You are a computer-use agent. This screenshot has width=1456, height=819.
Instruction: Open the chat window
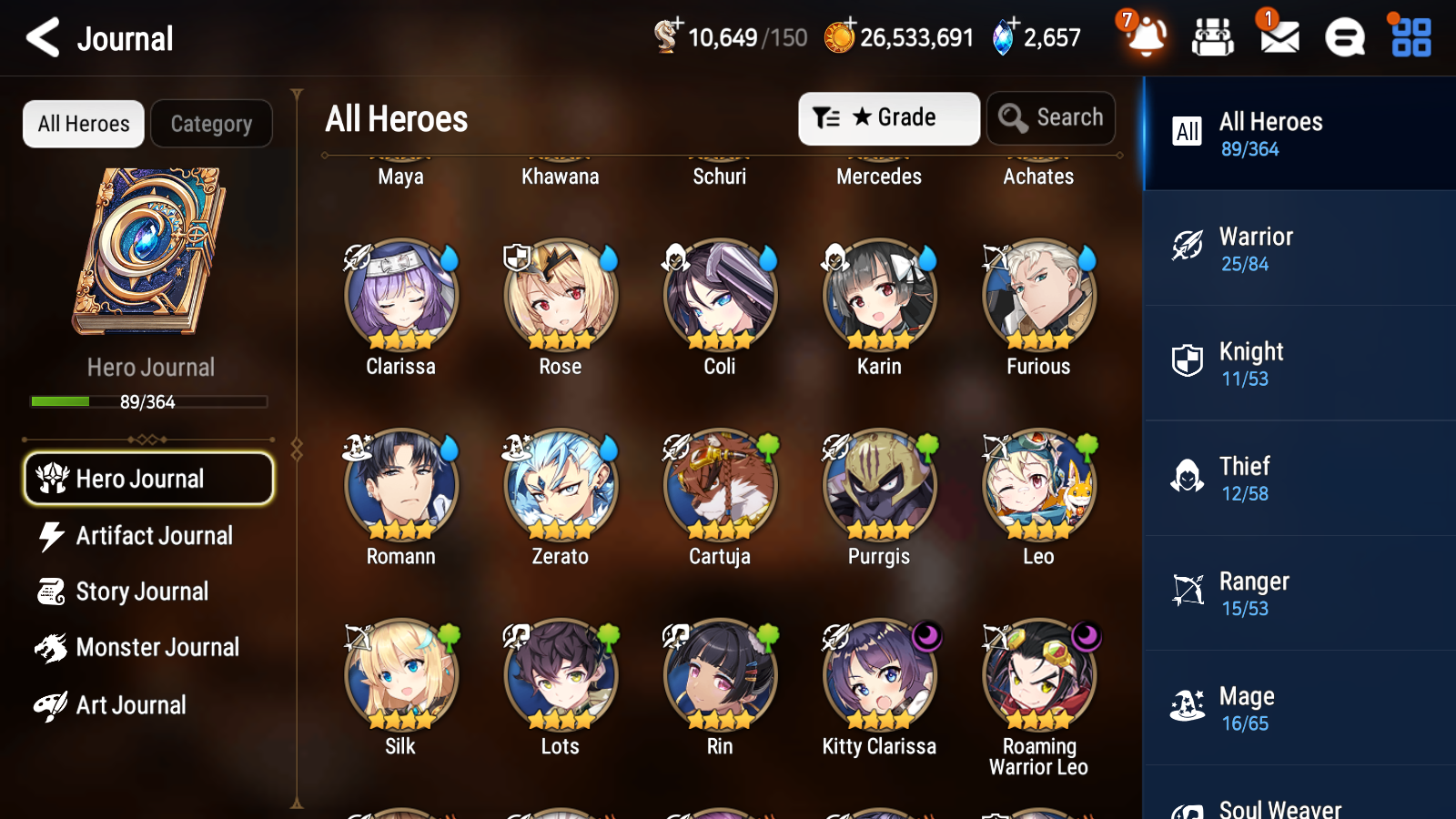click(x=1343, y=38)
